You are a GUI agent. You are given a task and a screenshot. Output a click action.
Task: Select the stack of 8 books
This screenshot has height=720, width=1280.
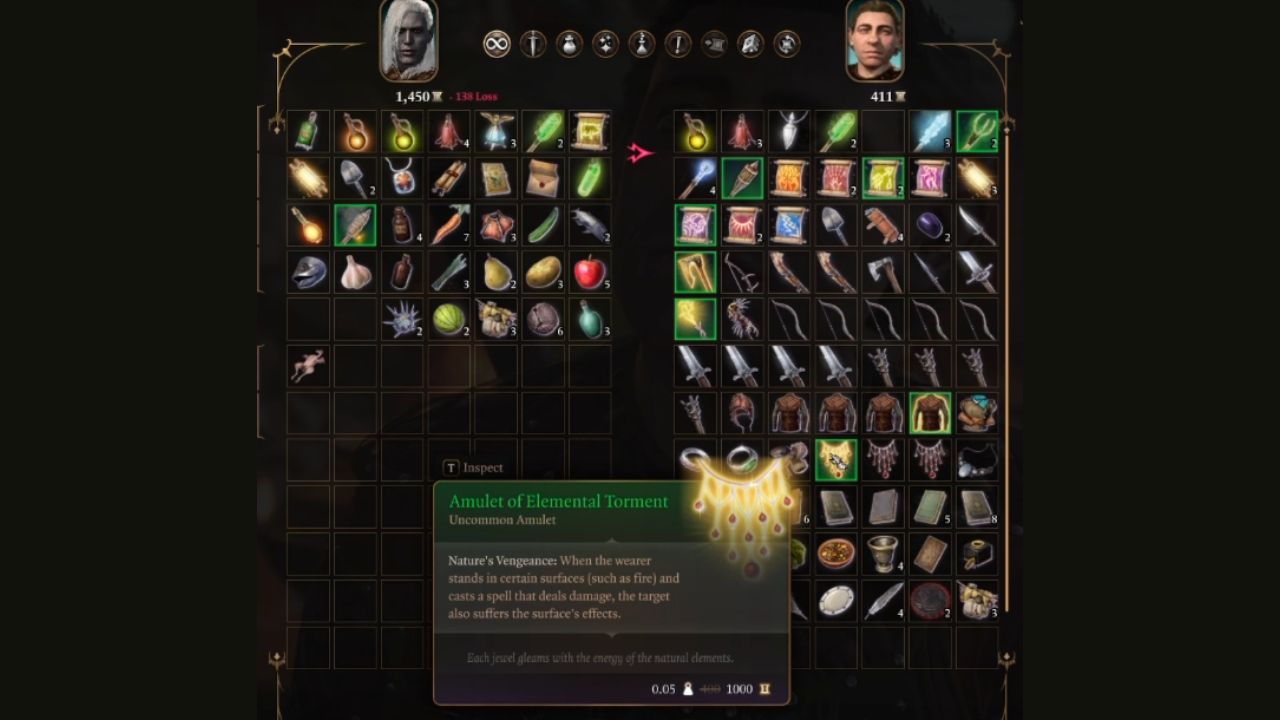click(977, 513)
